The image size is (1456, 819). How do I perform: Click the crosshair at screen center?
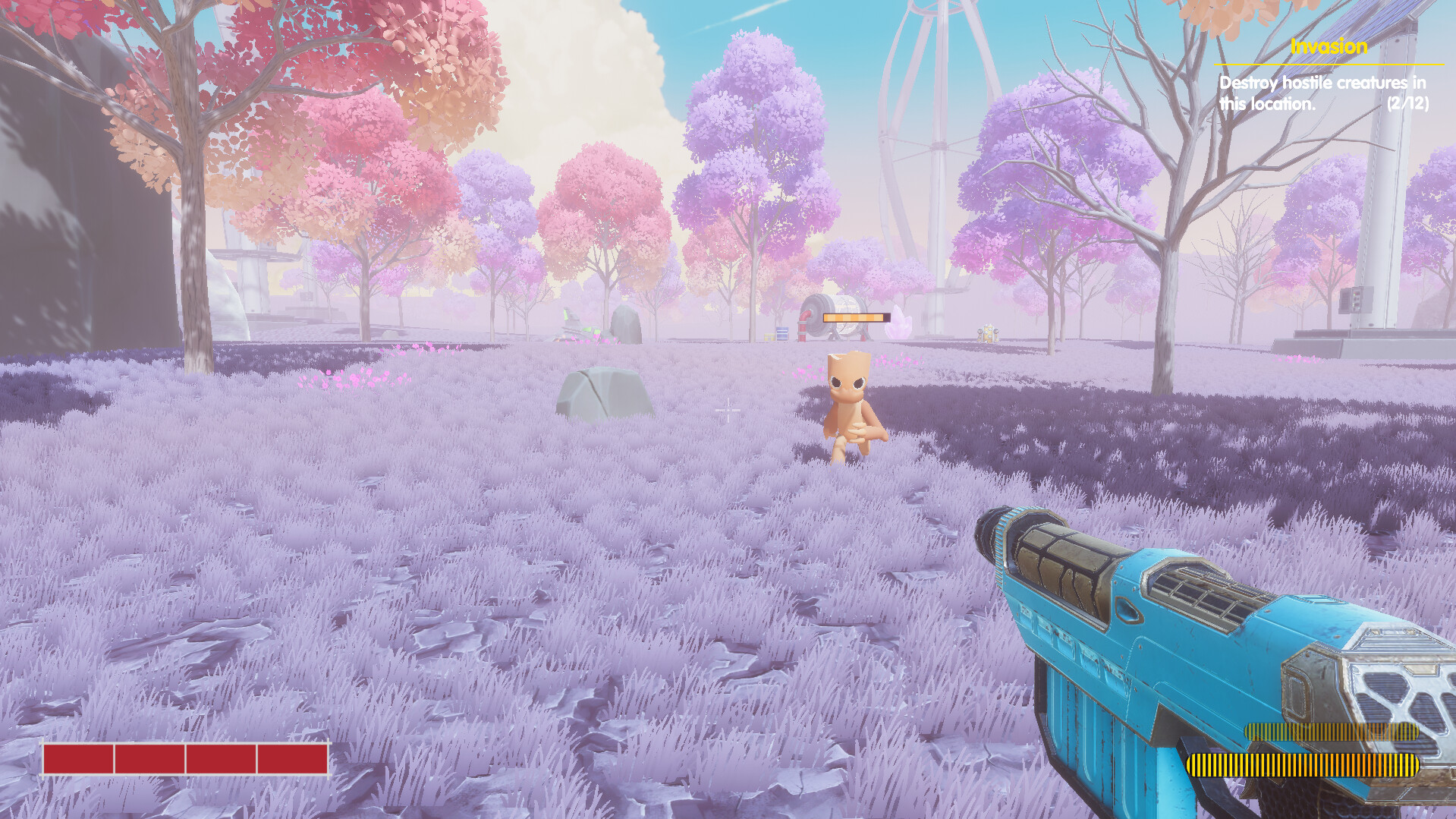[728, 410]
